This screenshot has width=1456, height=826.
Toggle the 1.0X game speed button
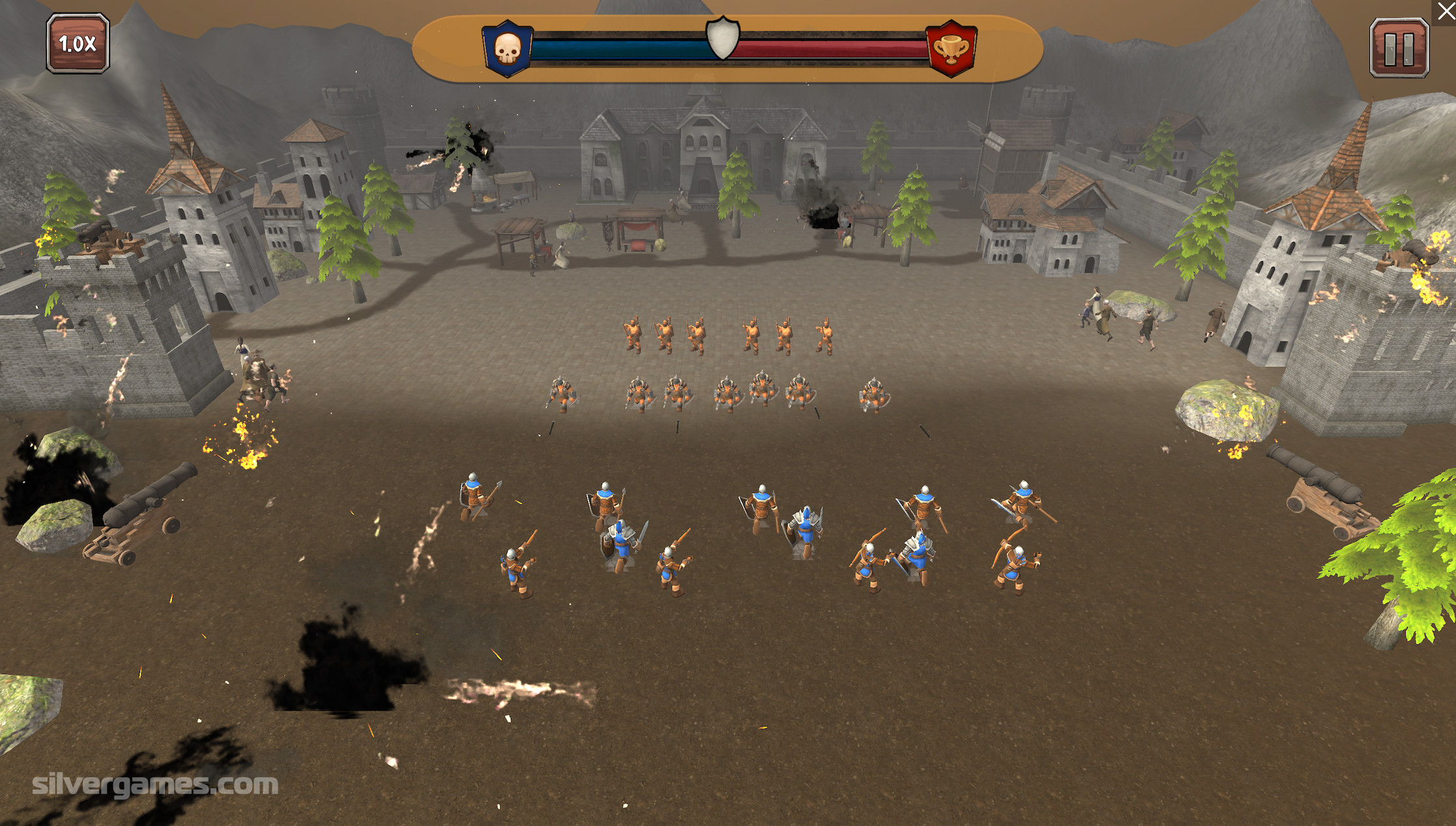click(x=78, y=44)
